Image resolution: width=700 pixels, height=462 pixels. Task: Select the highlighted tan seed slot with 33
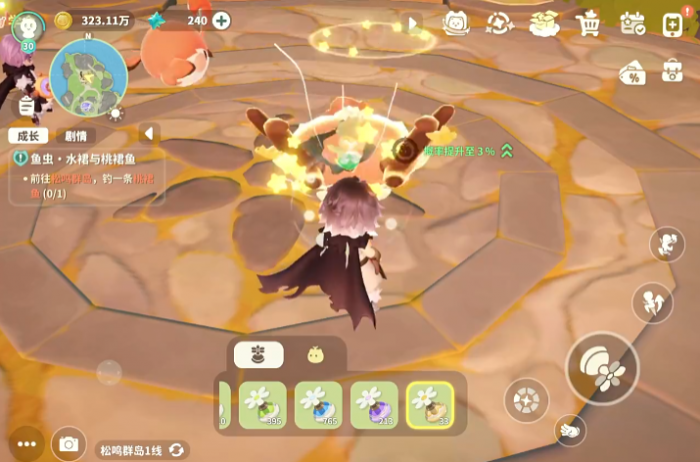pyautogui.click(x=430, y=404)
